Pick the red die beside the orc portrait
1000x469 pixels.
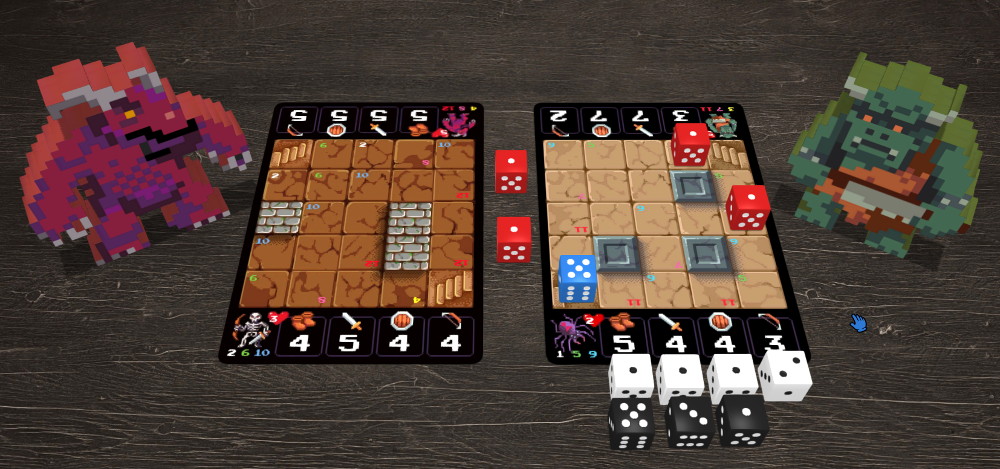(x=690, y=144)
